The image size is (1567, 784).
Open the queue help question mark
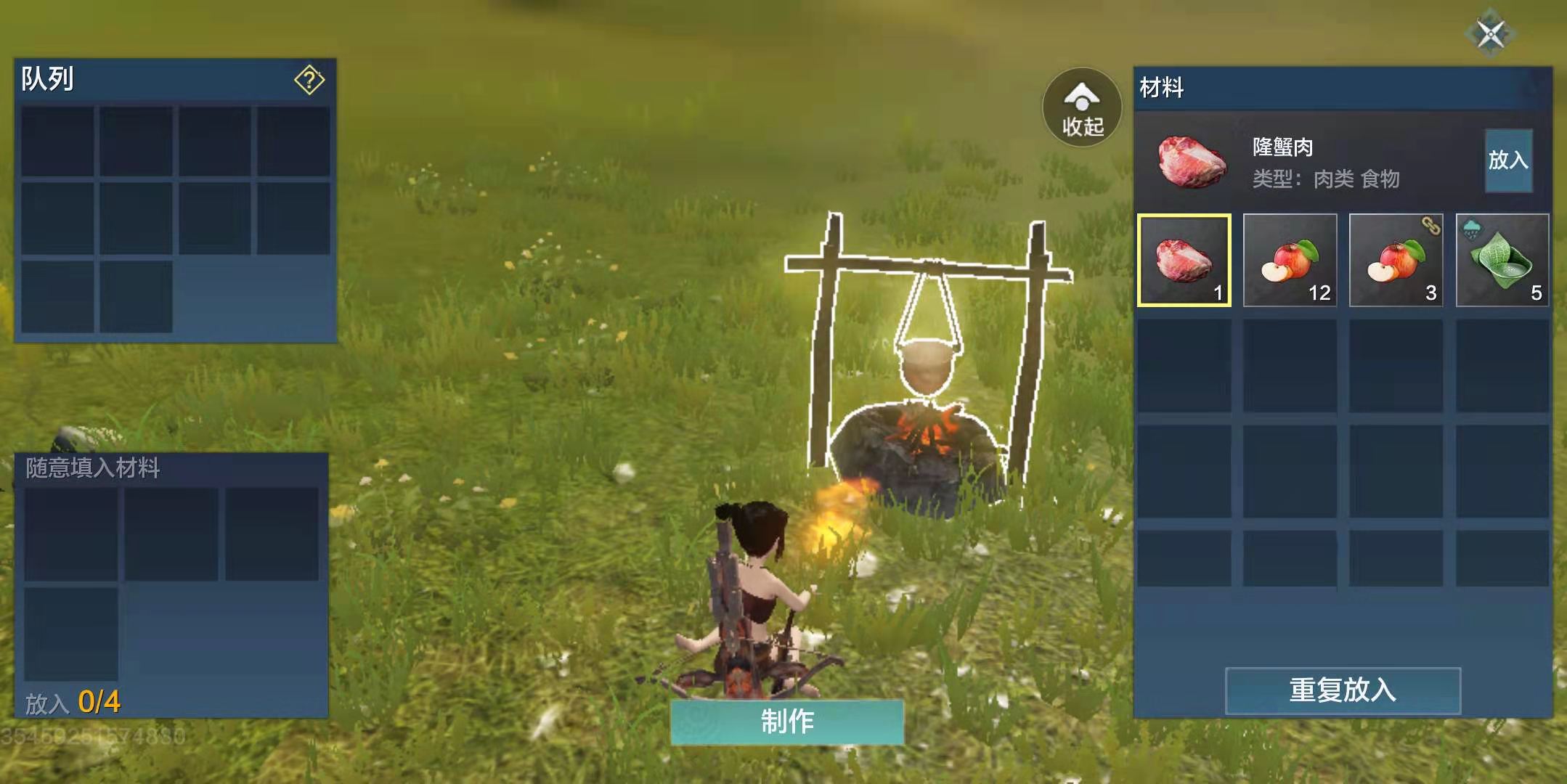[x=309, y=80]
